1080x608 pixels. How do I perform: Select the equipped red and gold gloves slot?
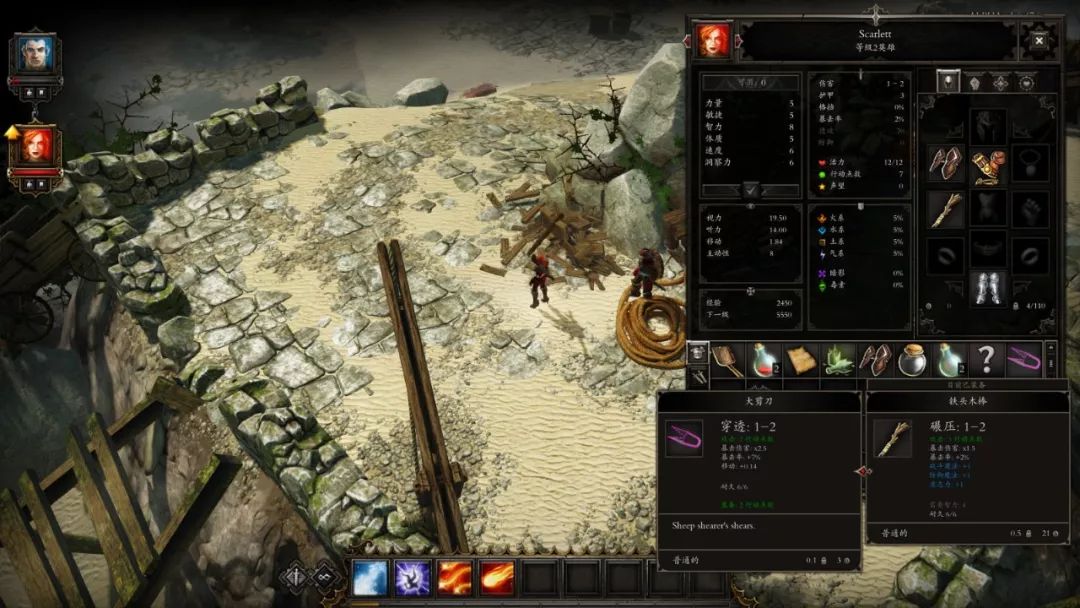988,163
